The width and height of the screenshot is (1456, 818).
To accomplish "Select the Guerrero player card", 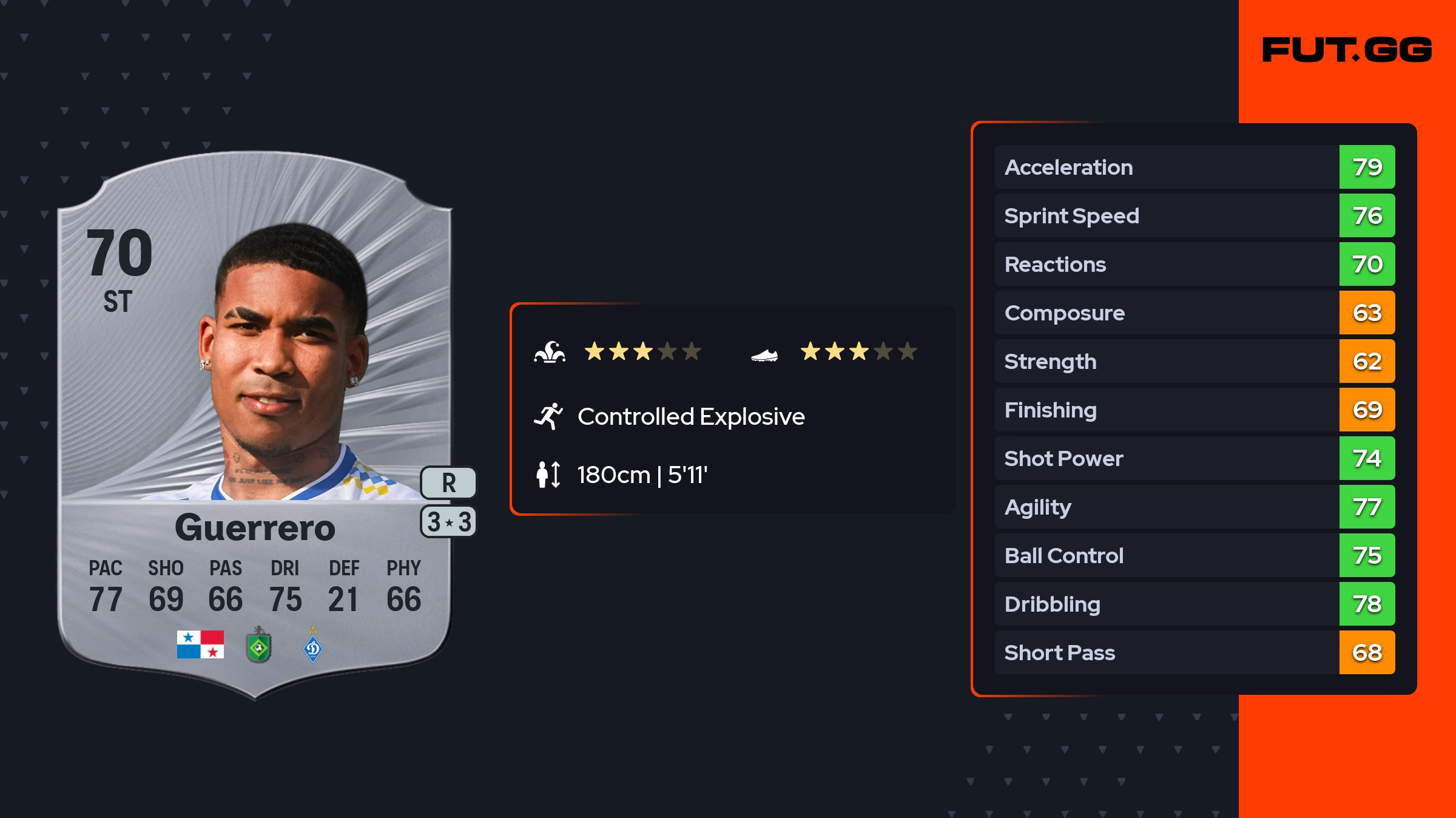I will (255, 425).
